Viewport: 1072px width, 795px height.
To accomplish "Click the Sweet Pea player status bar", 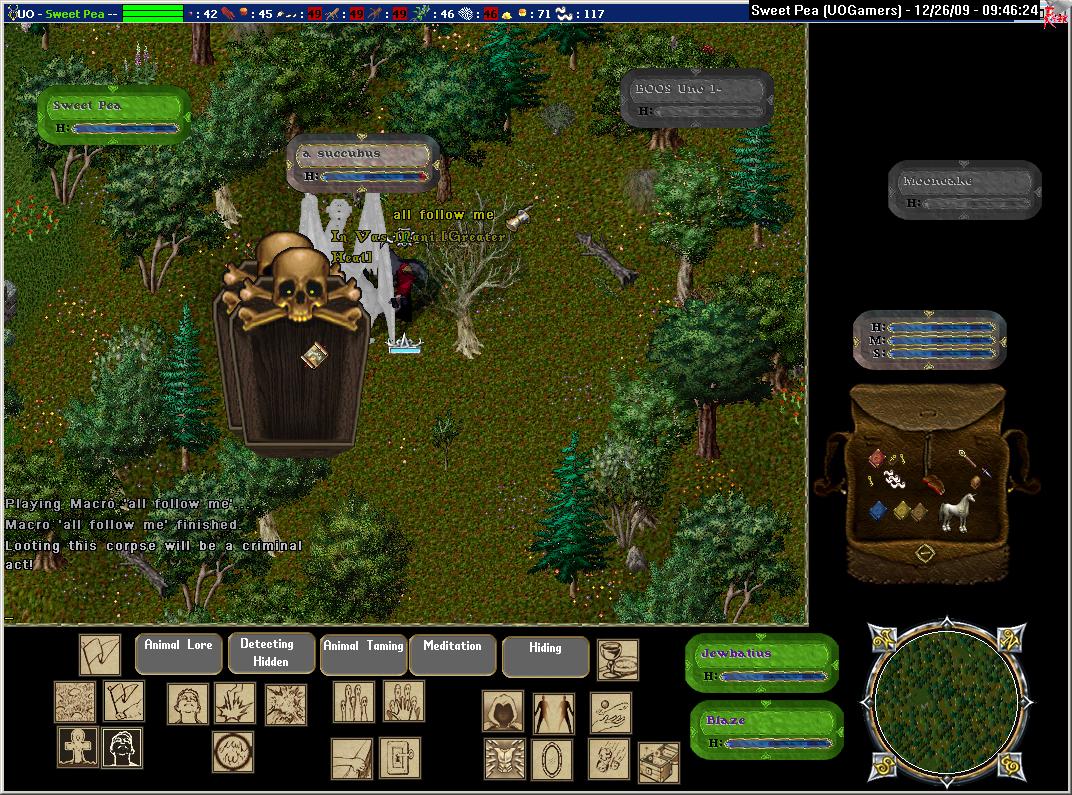I will (x=114, y=116).
